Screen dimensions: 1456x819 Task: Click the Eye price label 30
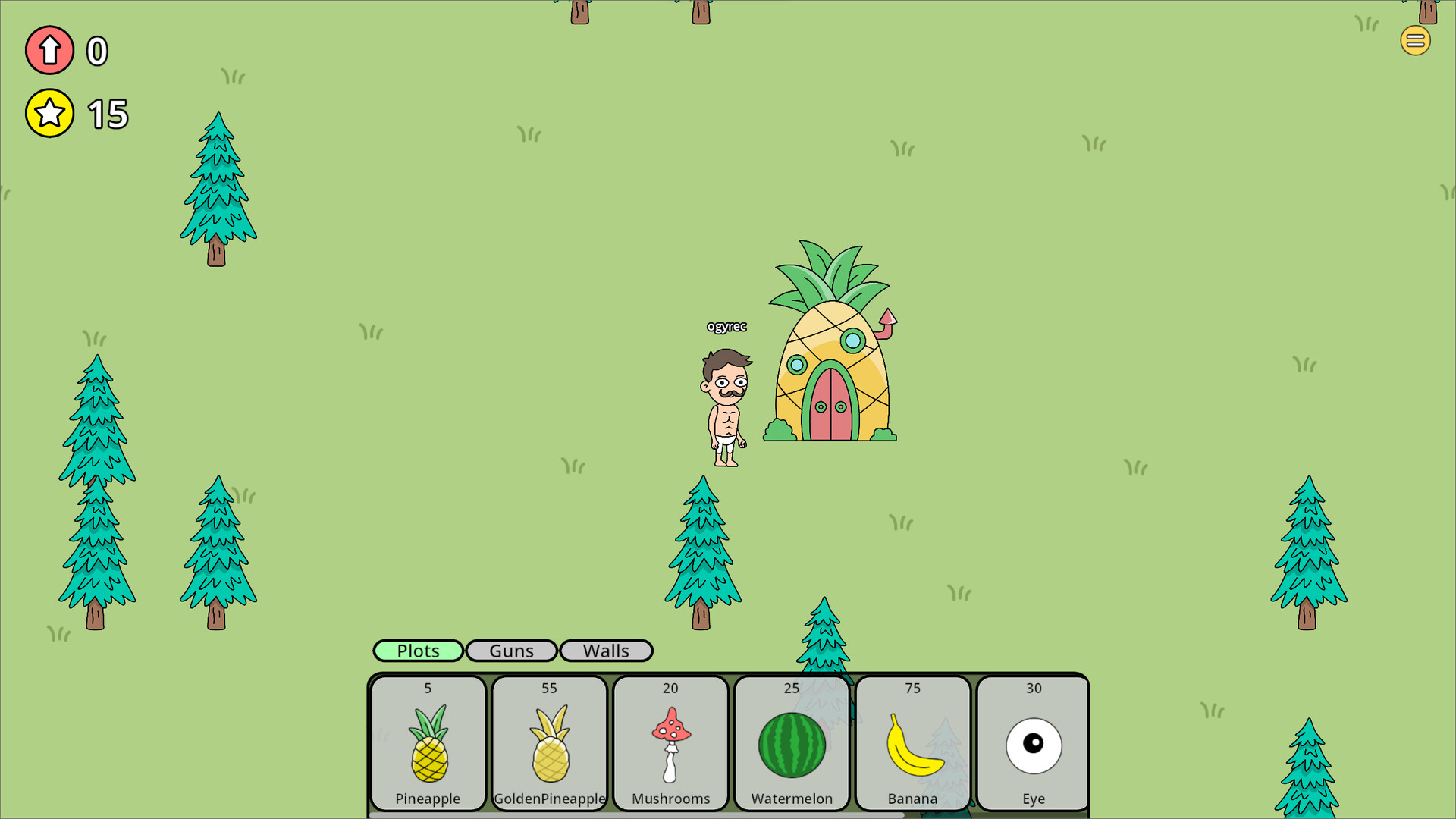coord(1033,688)
